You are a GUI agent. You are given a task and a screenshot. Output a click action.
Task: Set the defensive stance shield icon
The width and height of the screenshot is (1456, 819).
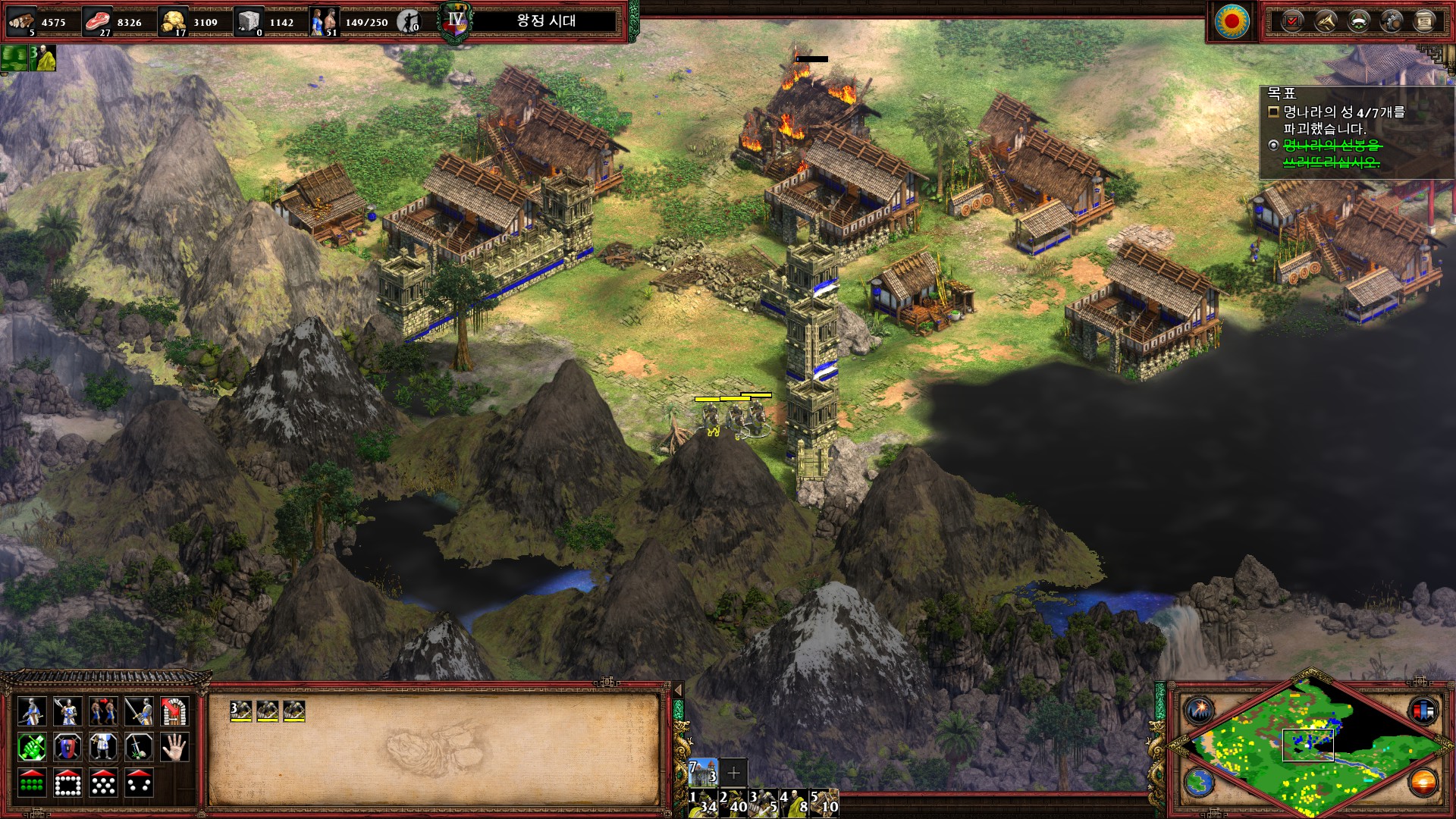[67, 748]
